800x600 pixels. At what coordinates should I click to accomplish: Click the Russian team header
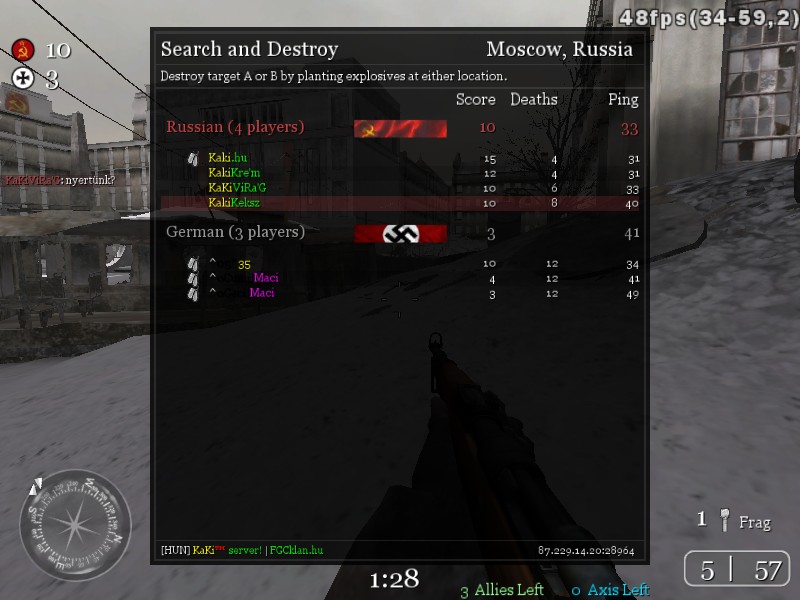(x=235, y=128)
